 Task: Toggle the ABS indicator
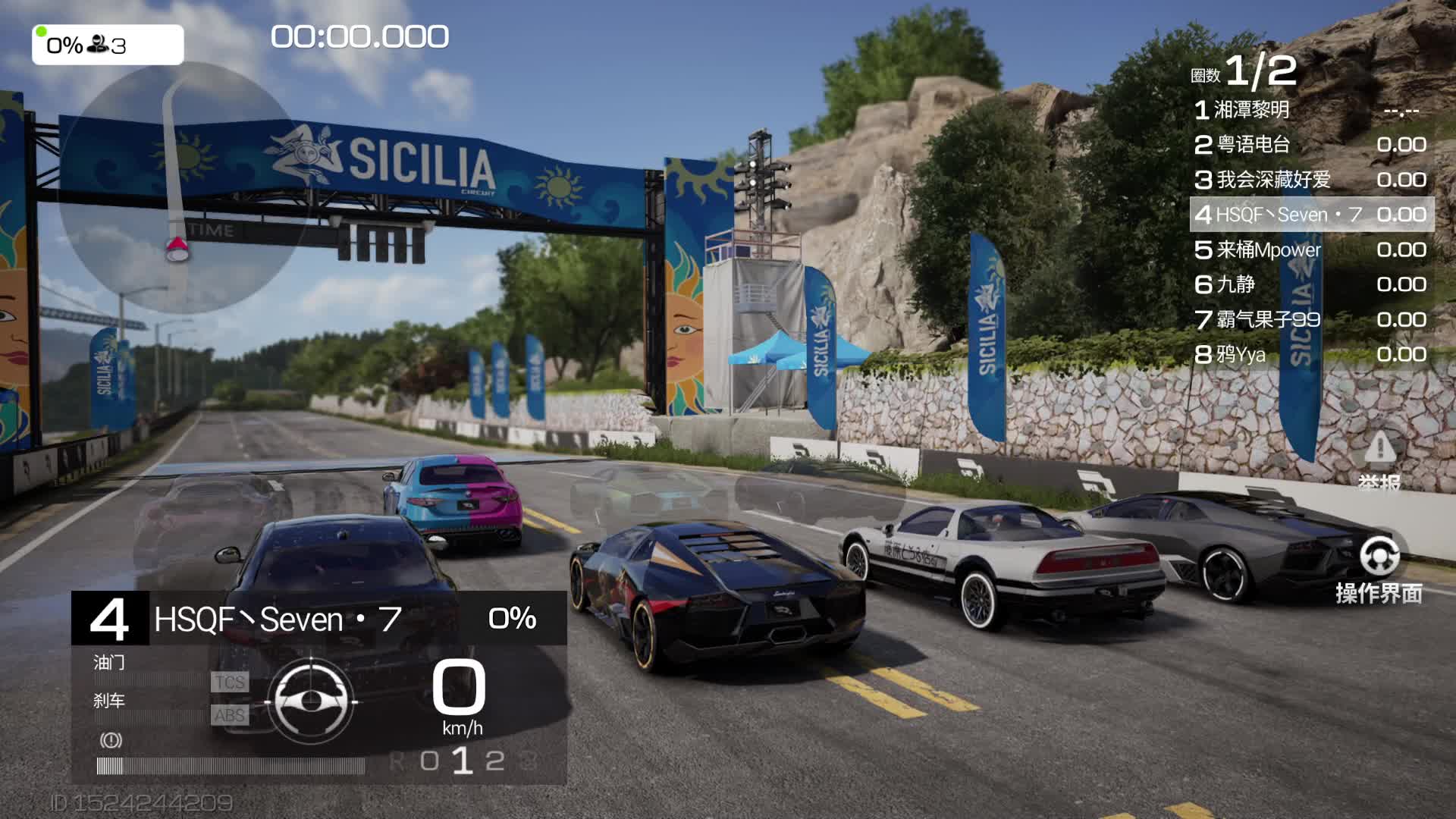229,715
